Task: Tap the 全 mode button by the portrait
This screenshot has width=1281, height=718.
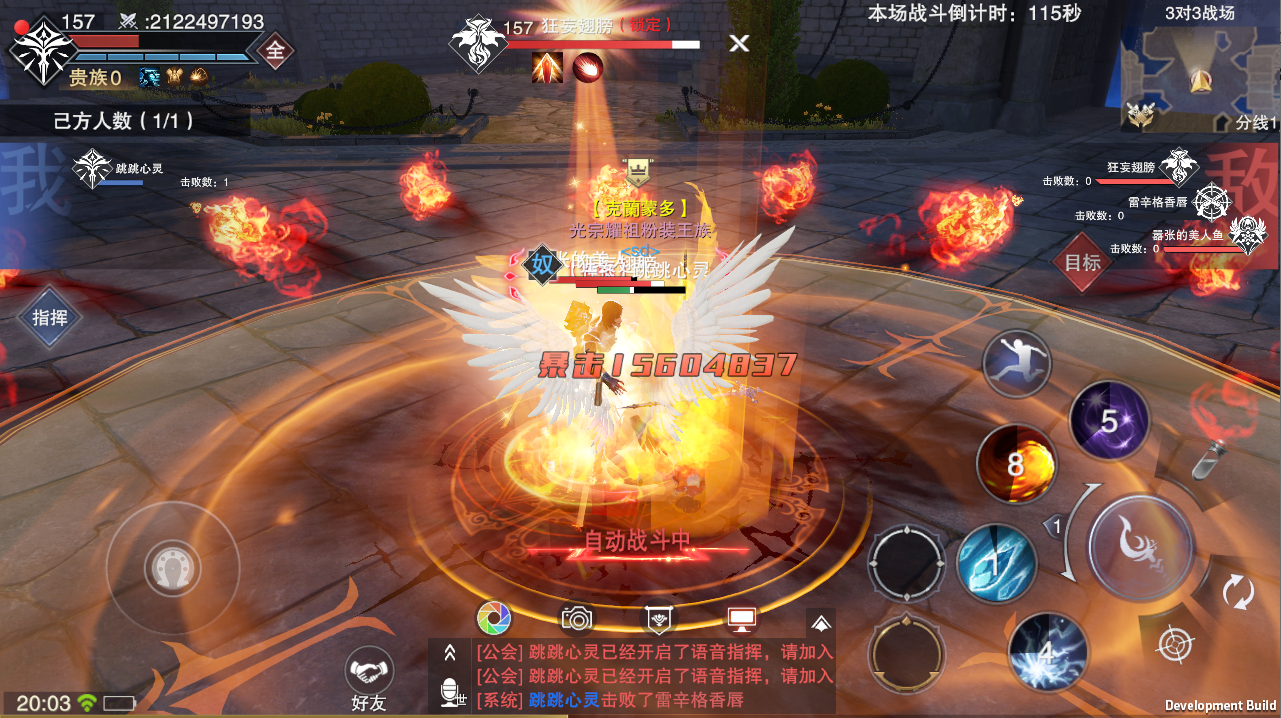Action: point(275,49)
